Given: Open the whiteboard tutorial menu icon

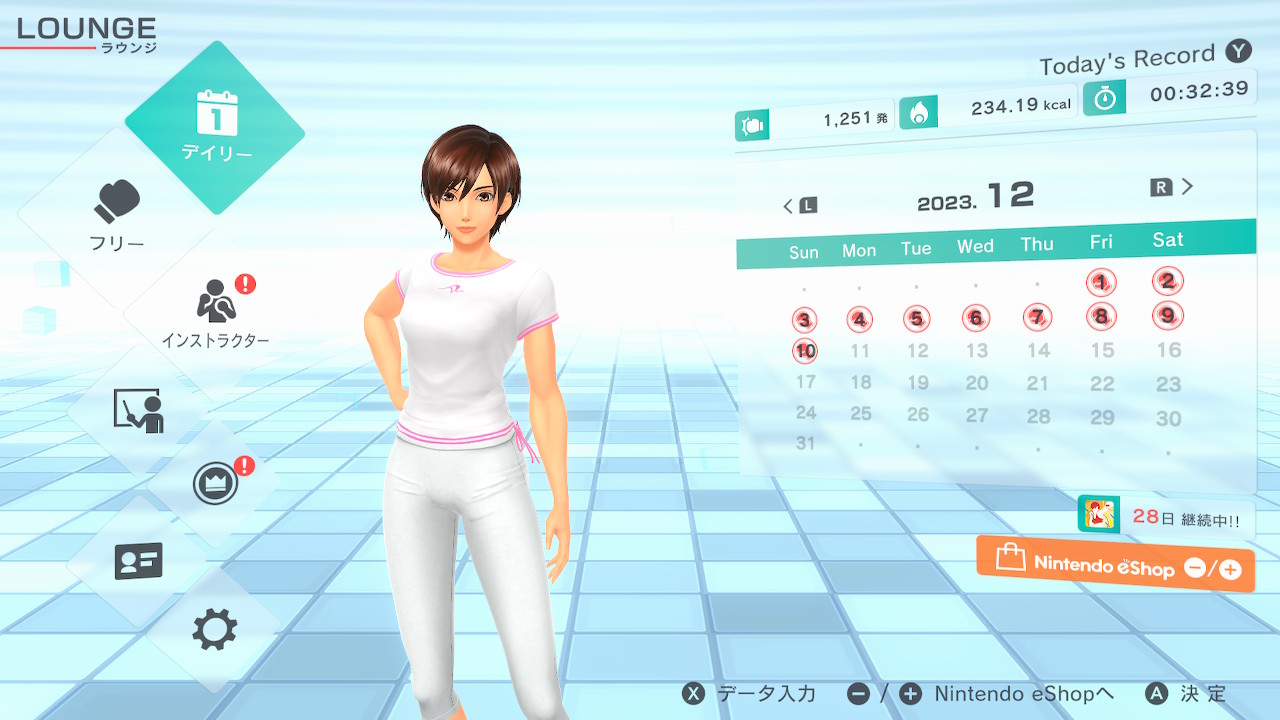Looking at the screenshot, I should click(138, 410).
